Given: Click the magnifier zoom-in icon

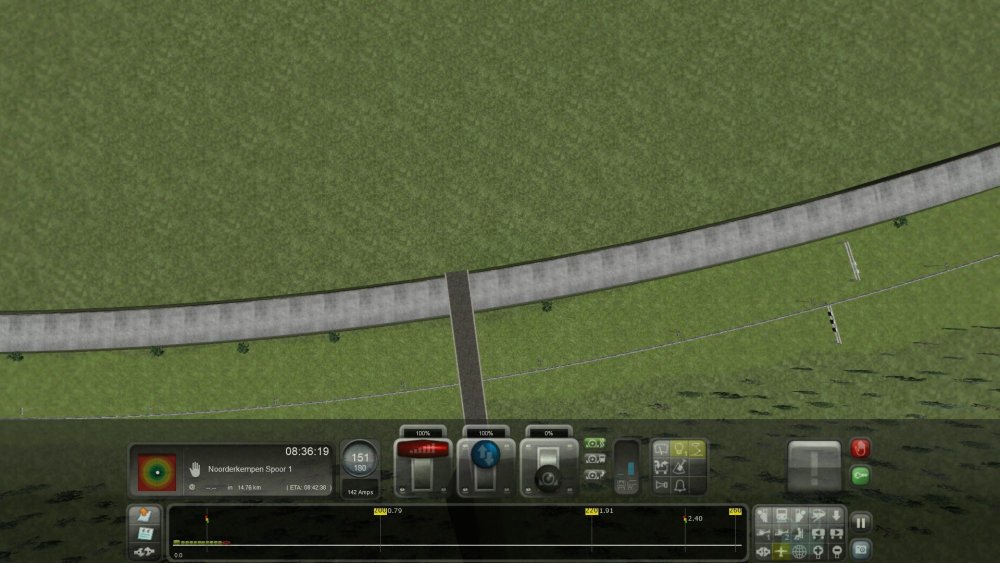Looking at the screenshot, I should [x=817, y=551].
